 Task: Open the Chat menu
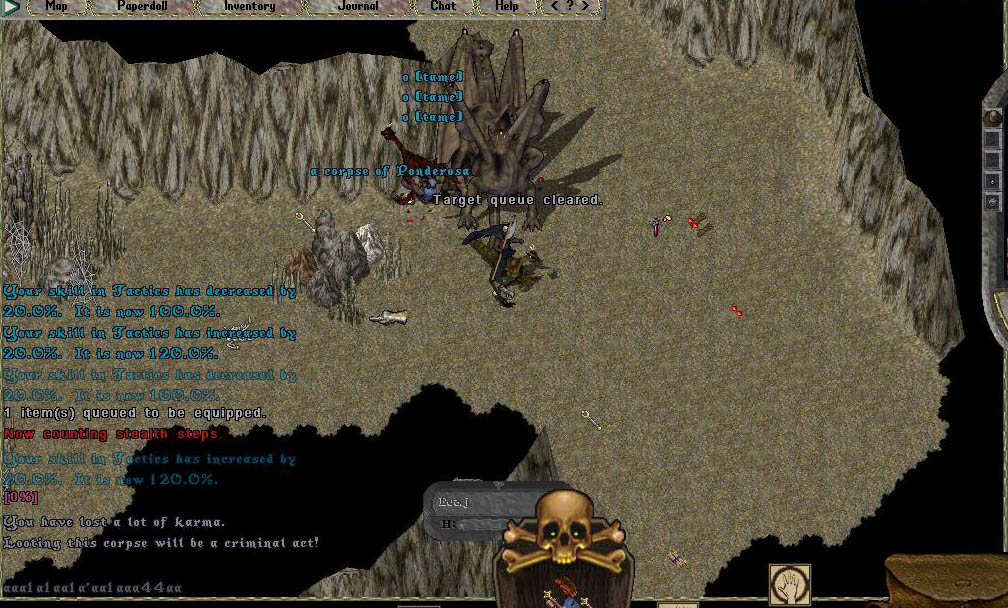tap(442, 6)
